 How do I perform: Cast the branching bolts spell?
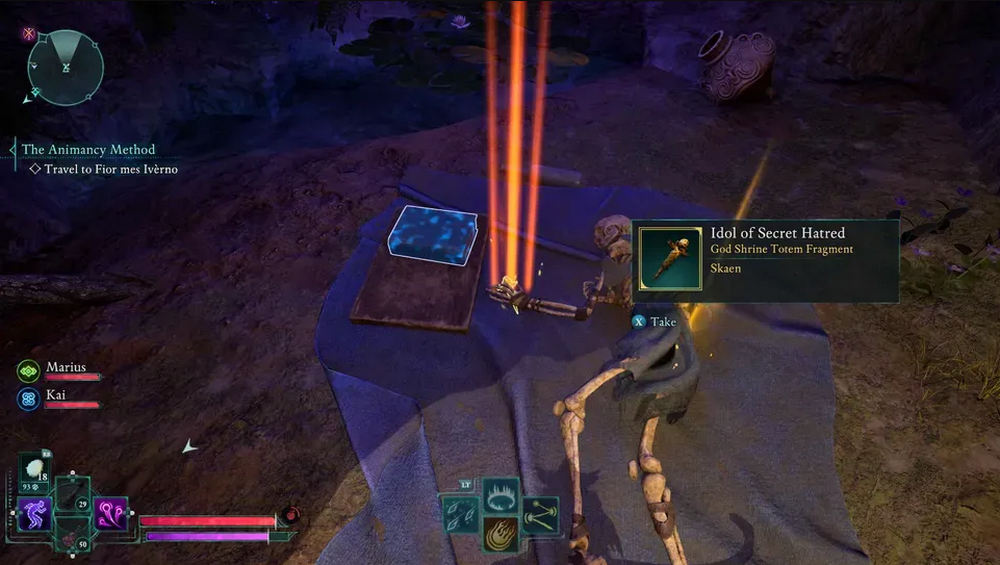point(539,514)
